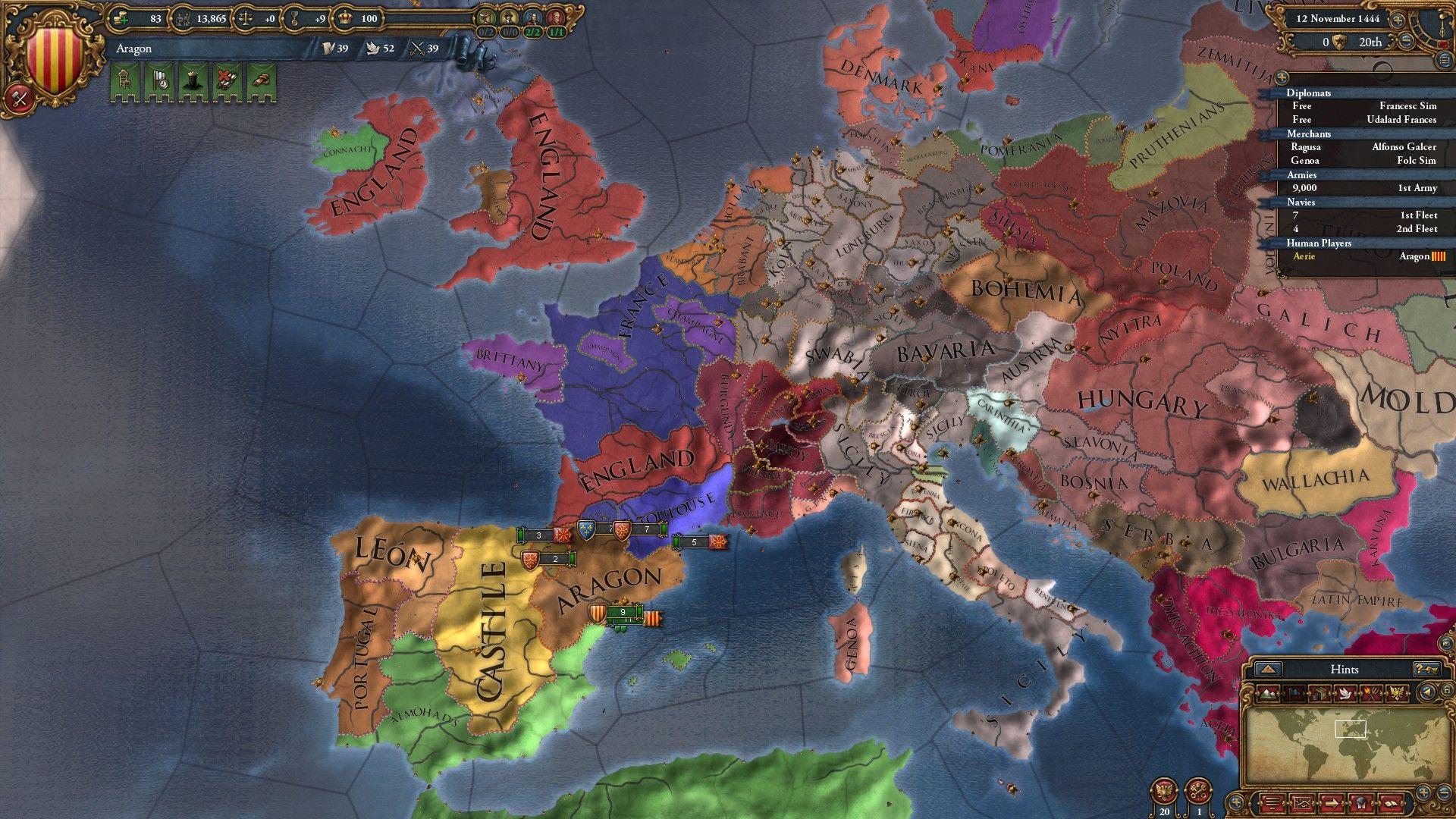Select the imperial eagle mapmode icon
The height and width of the screenshot is (819, 1456).
[x=1397, y=692]
